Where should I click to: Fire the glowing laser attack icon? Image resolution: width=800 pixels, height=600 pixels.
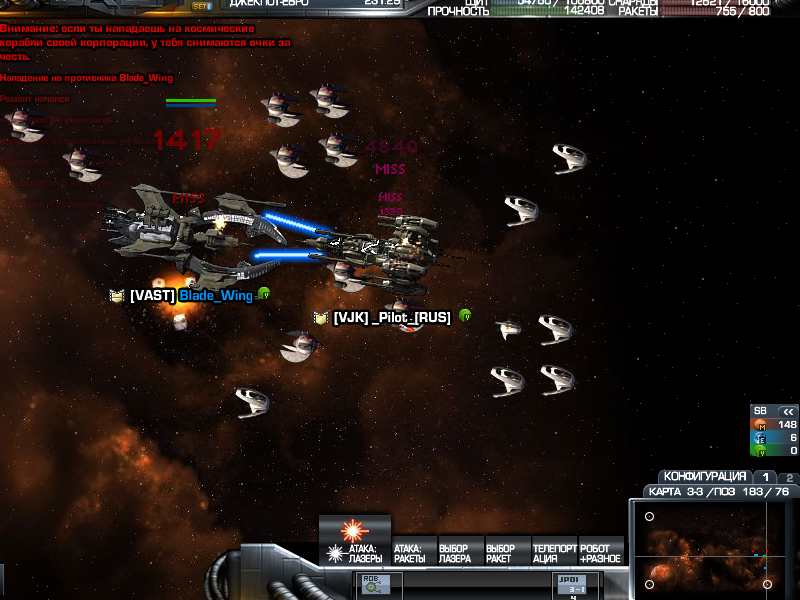point(354,530)
